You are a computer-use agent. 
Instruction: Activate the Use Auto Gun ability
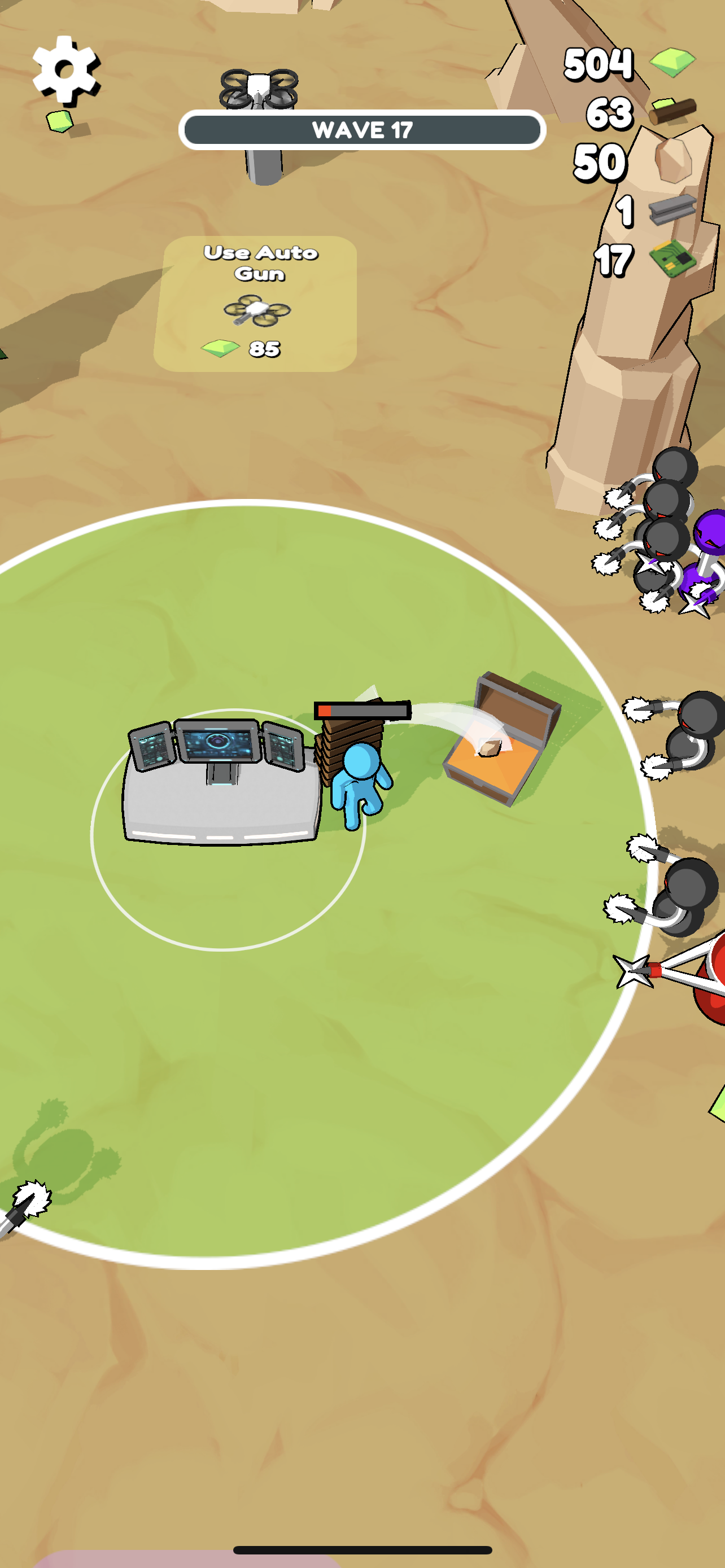[258, 300]
